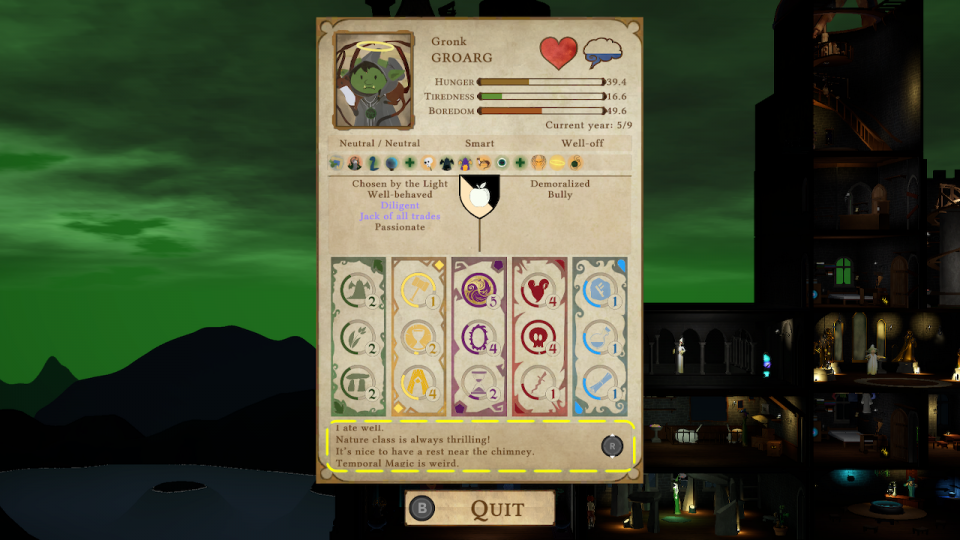Select Gronk Groarg's portrait
Screen dimensions: 960x540
(x=374, y=81)
